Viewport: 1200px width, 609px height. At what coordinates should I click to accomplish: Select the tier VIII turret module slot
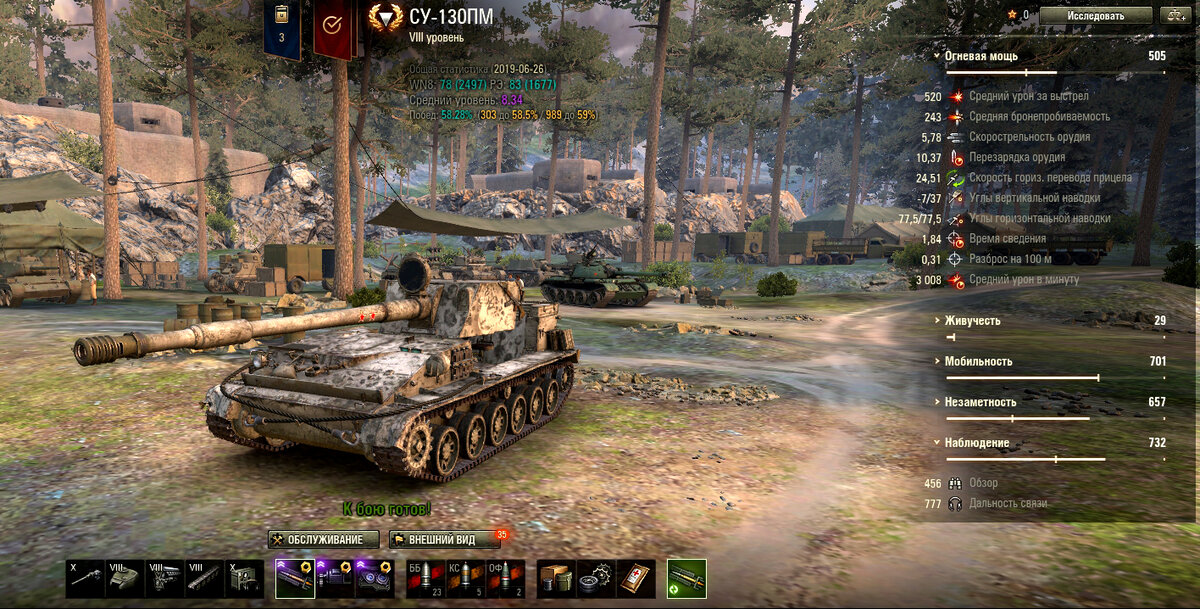(126, 579)
